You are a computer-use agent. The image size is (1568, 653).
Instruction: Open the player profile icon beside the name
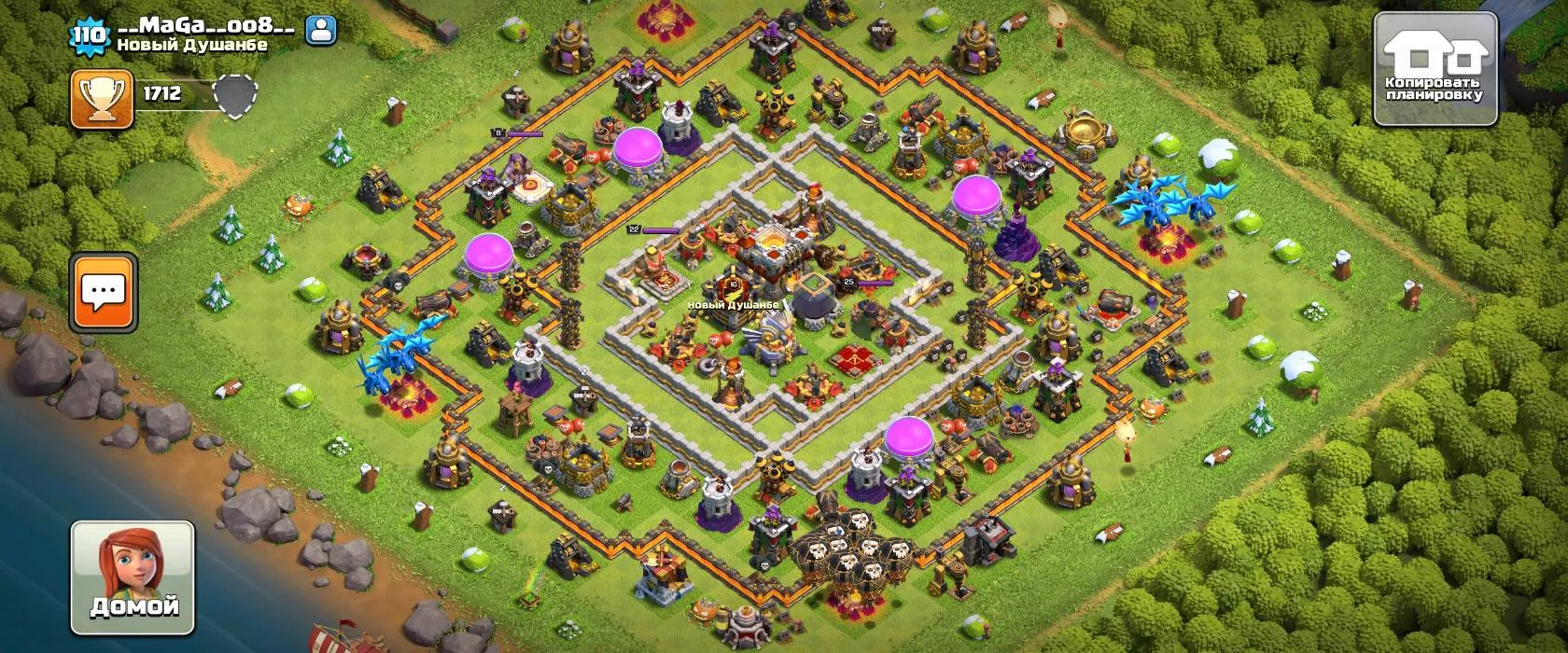click(x=320, y=31)
